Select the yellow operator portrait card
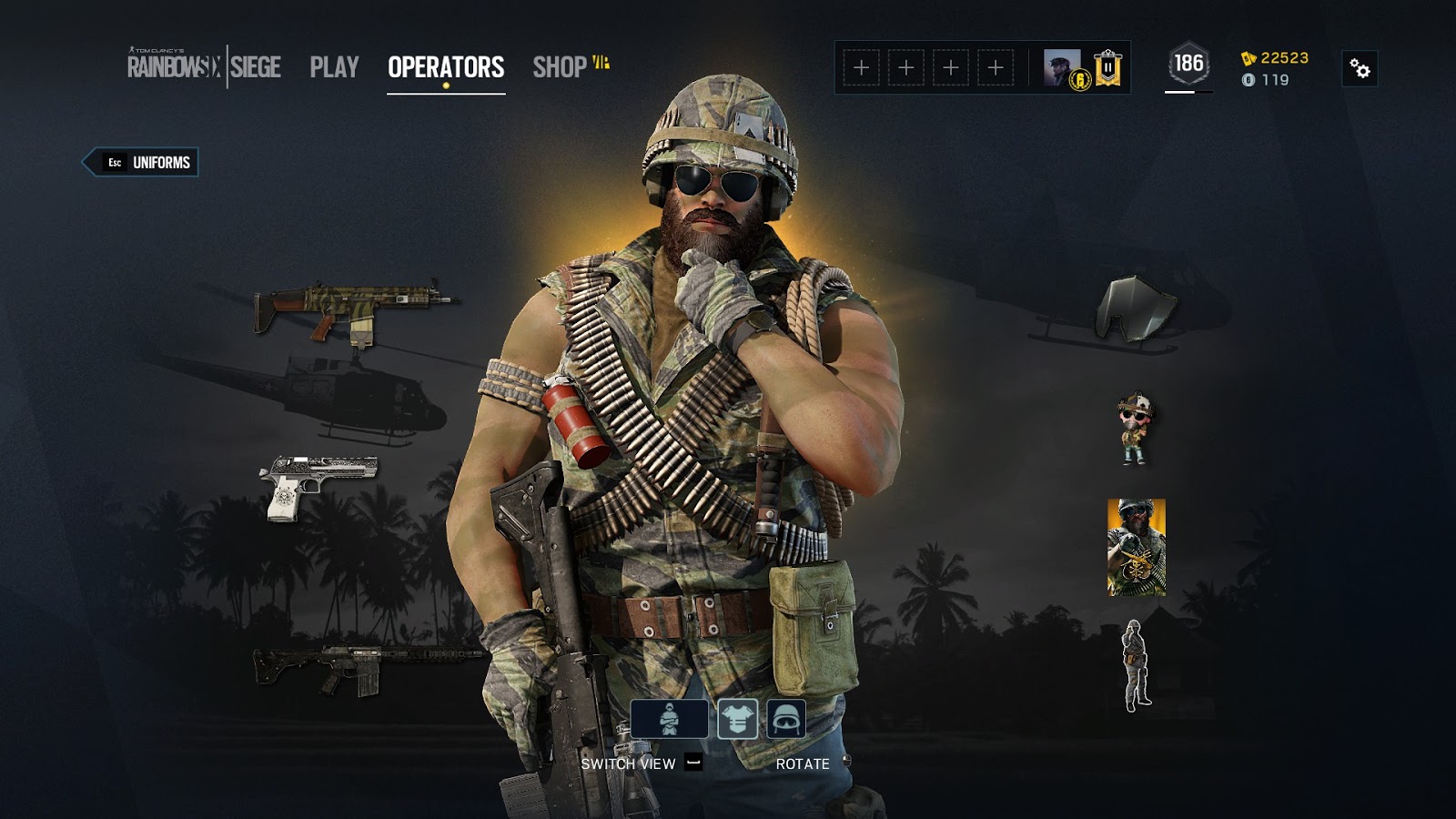The width and height of the screenshot is (1456, 819). click(x=1135, y=546)
